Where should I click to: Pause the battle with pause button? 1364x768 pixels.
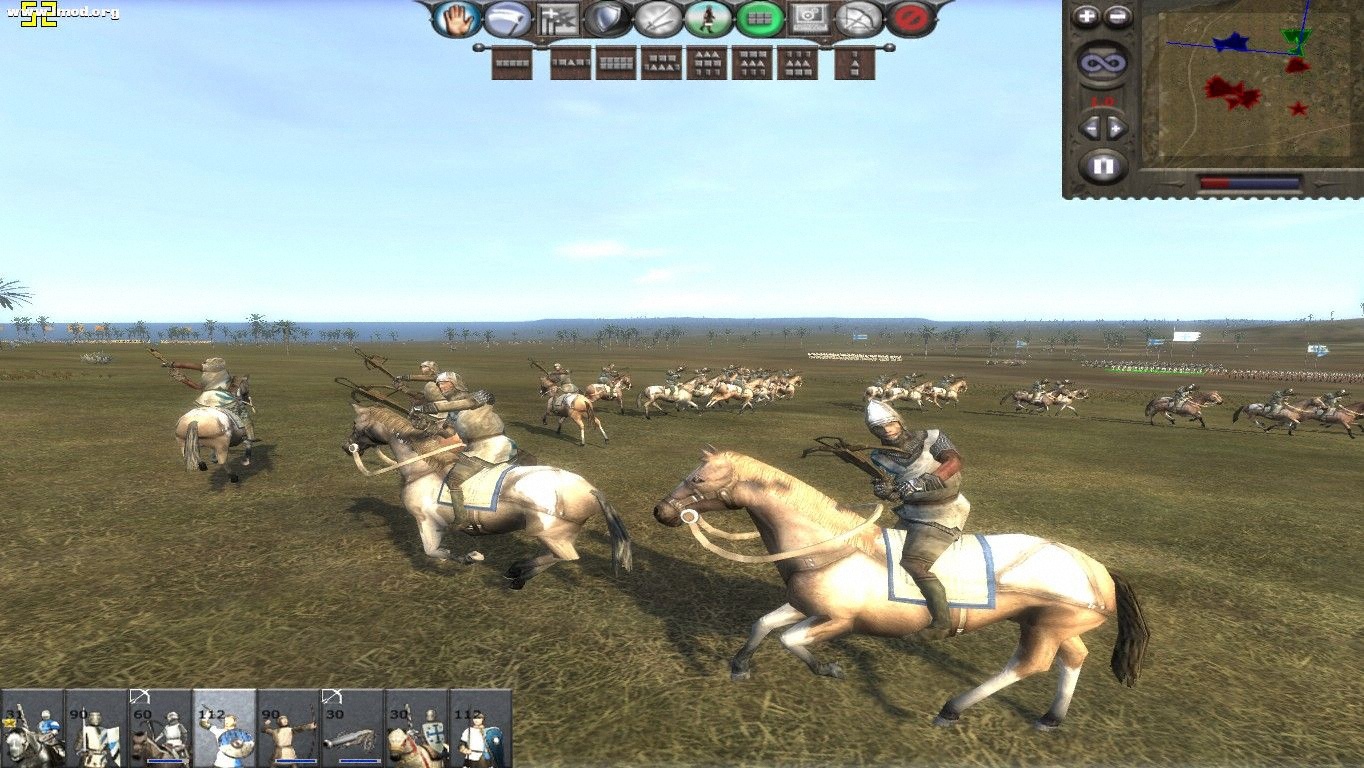point(1104,164)
